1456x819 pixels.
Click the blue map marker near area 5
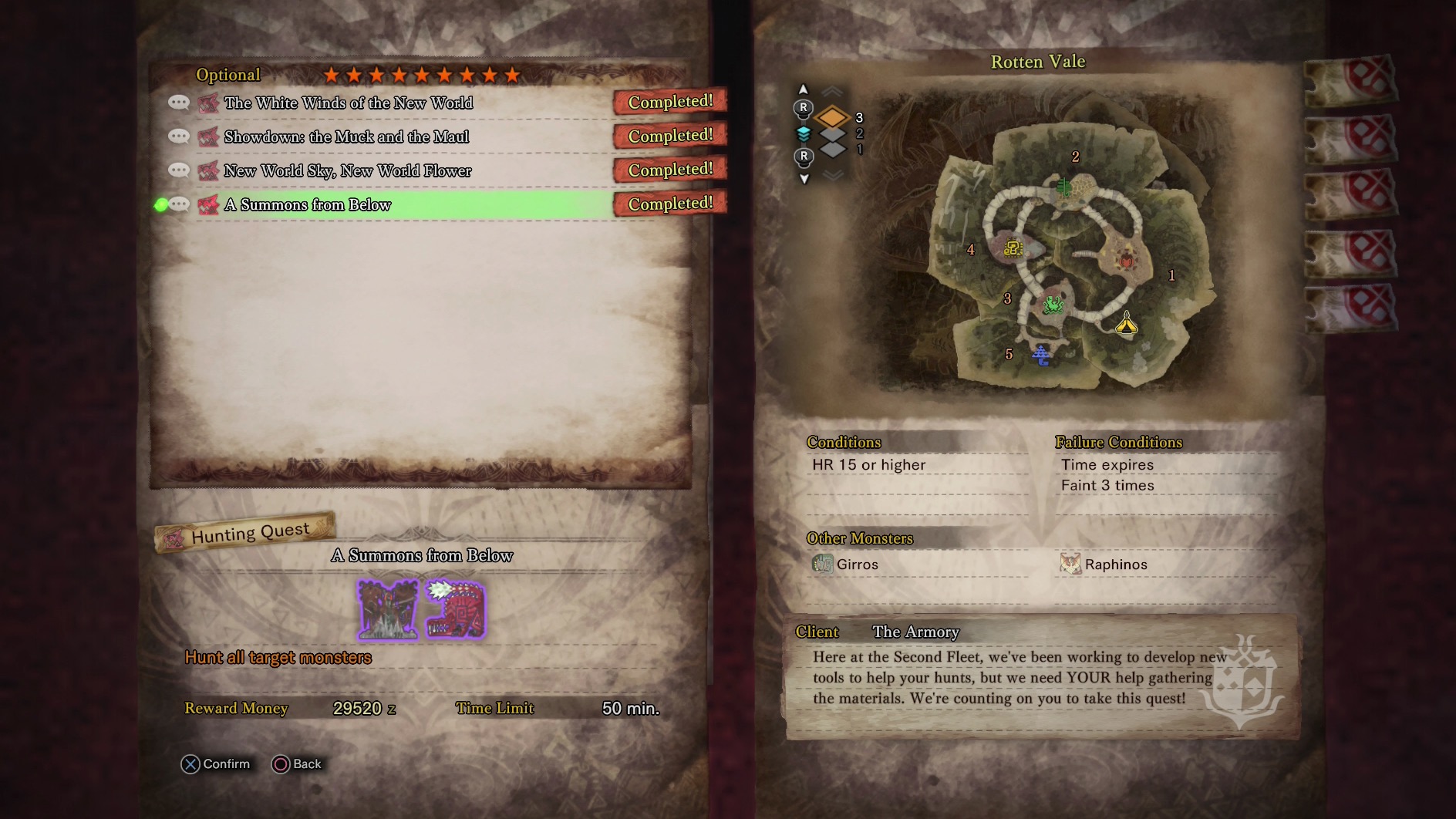(1041, 355)
